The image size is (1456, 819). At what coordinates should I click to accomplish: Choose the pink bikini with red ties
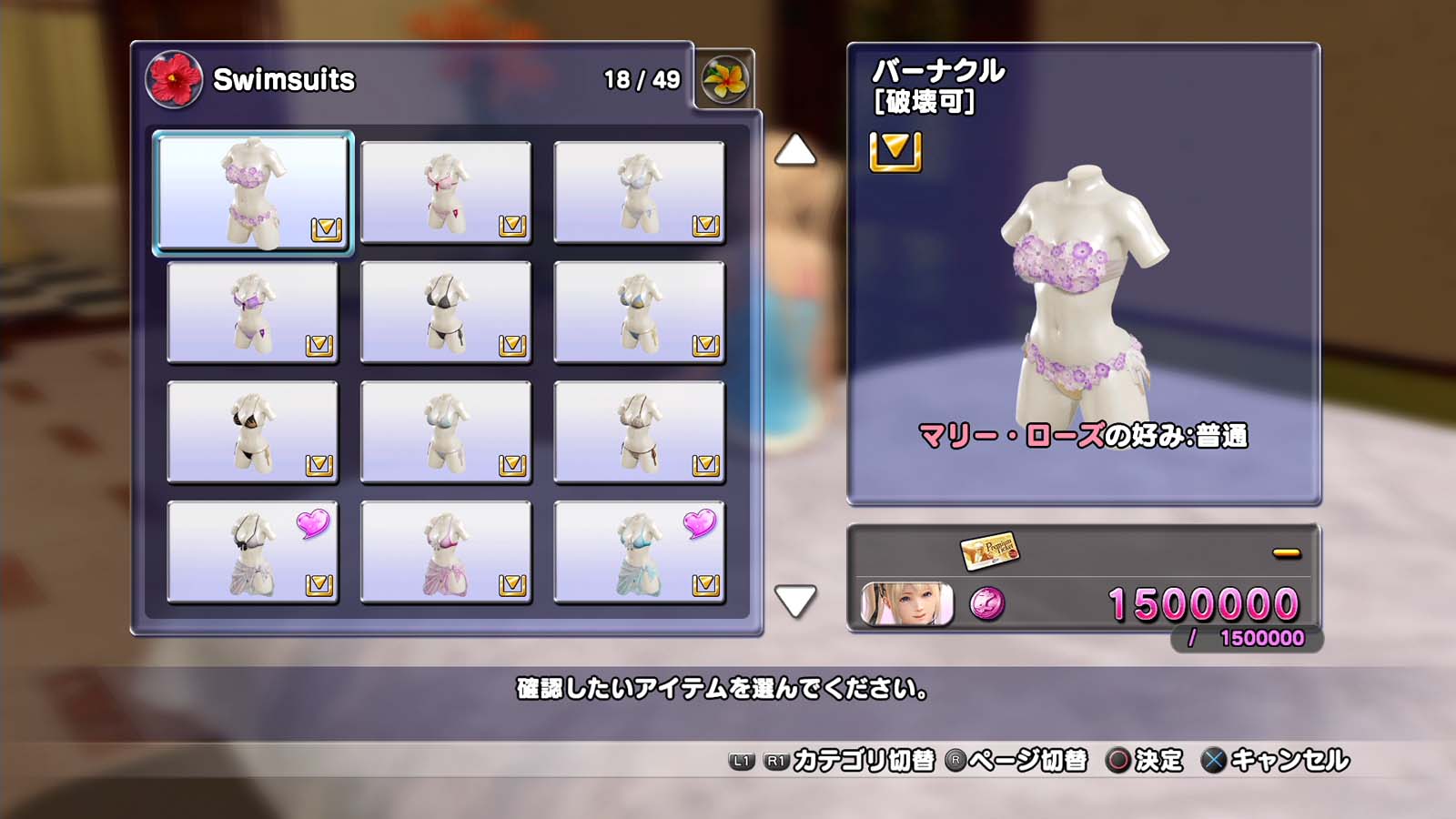(446, 193)
